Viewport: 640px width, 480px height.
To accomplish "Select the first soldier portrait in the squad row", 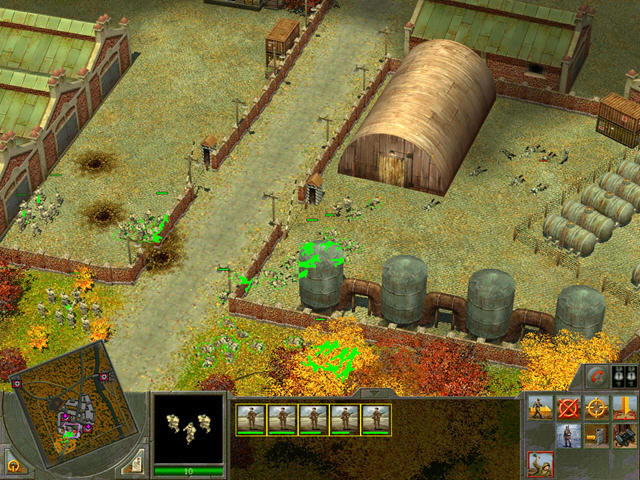I will 250,420.
